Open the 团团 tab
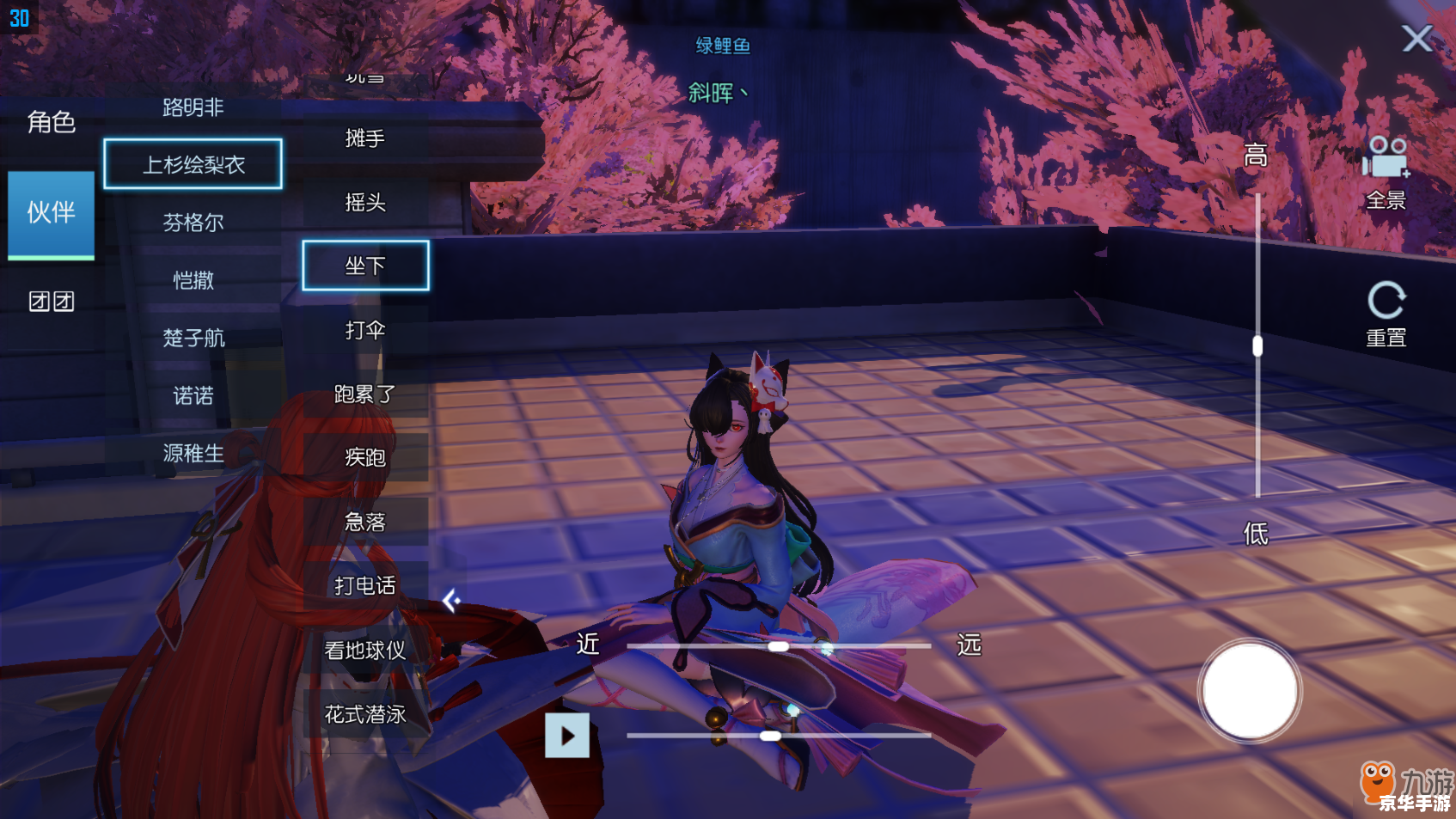The height and width of the screenshot is (819, 1456). pos(52,302)
